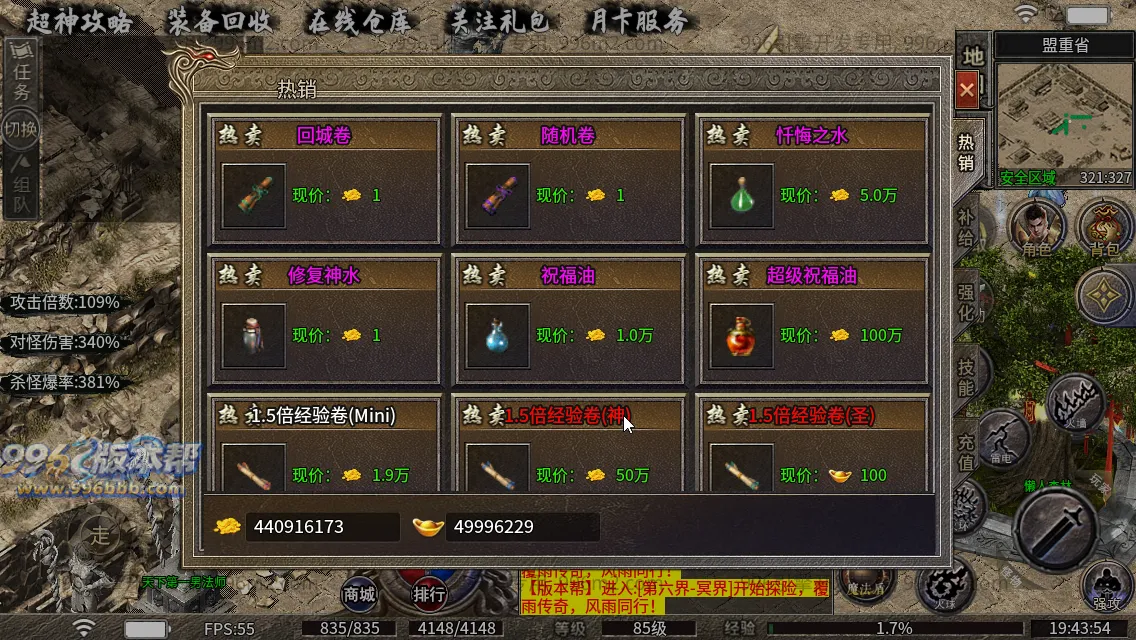Pick the blue 祝福油 bottle
This screenshot has width=1136, height=640.
(x=498, y=335)
